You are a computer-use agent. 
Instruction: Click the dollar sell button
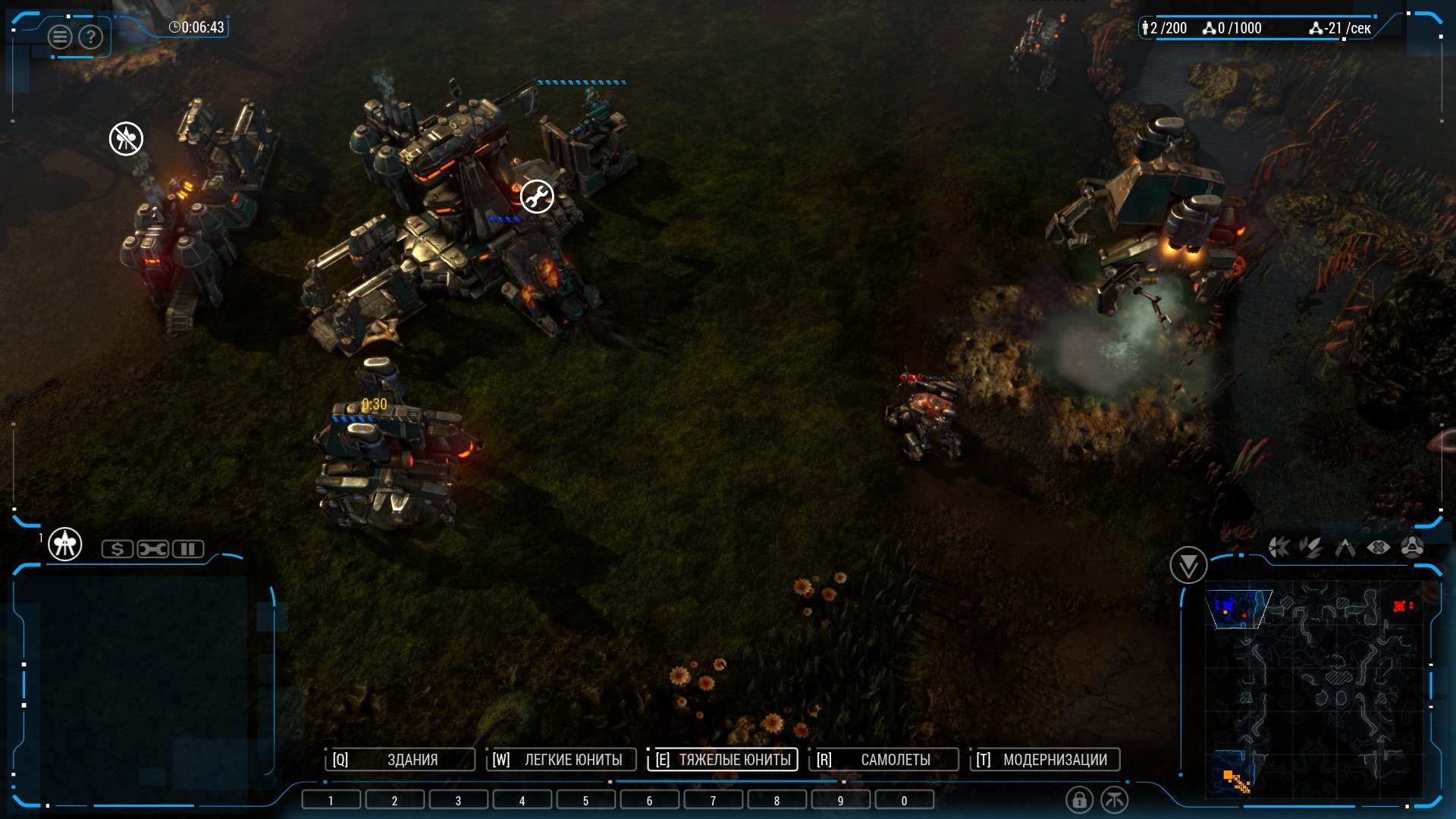(117, 549)
